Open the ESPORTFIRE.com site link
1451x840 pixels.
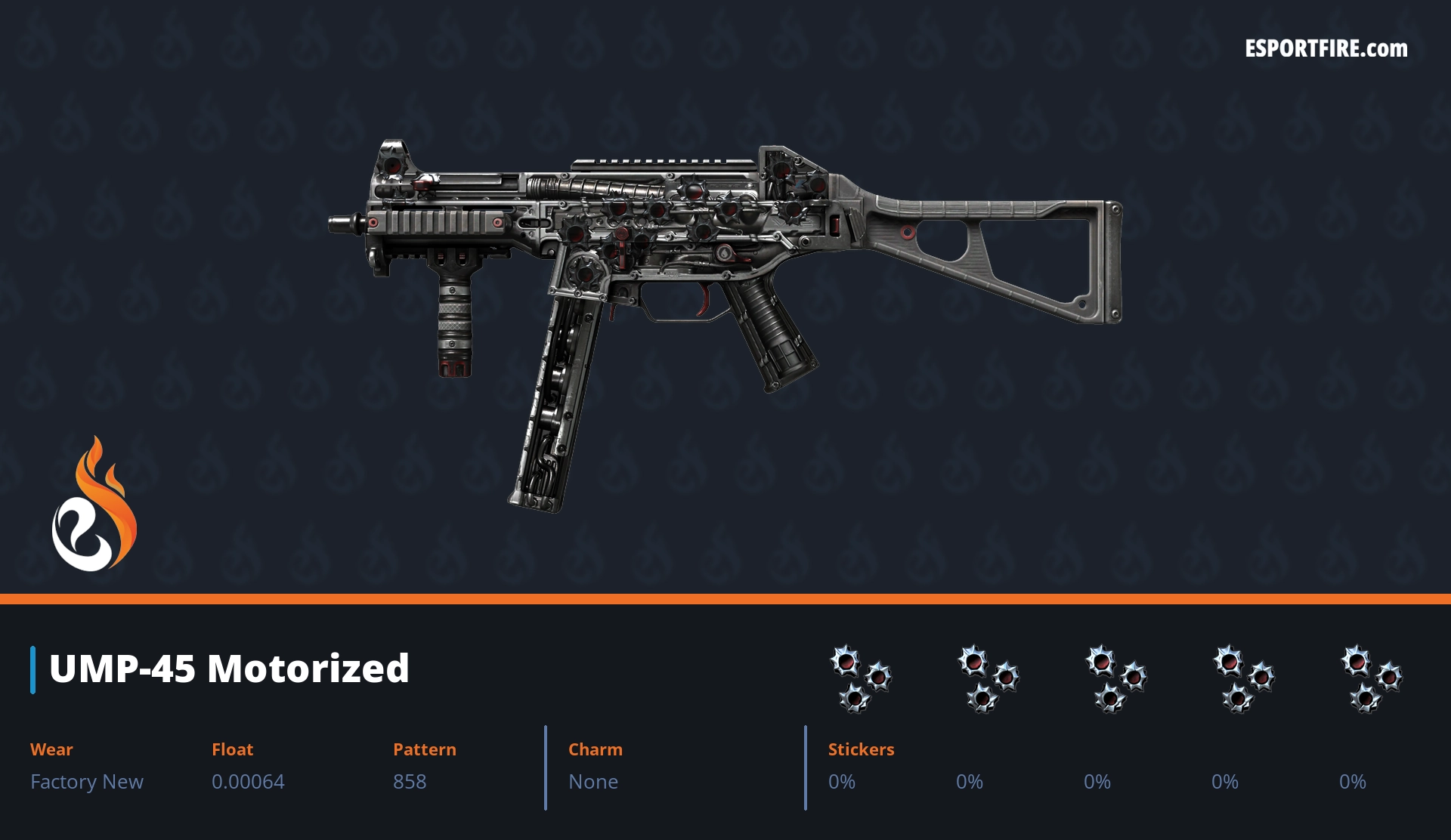click(x=1326, y=49)
